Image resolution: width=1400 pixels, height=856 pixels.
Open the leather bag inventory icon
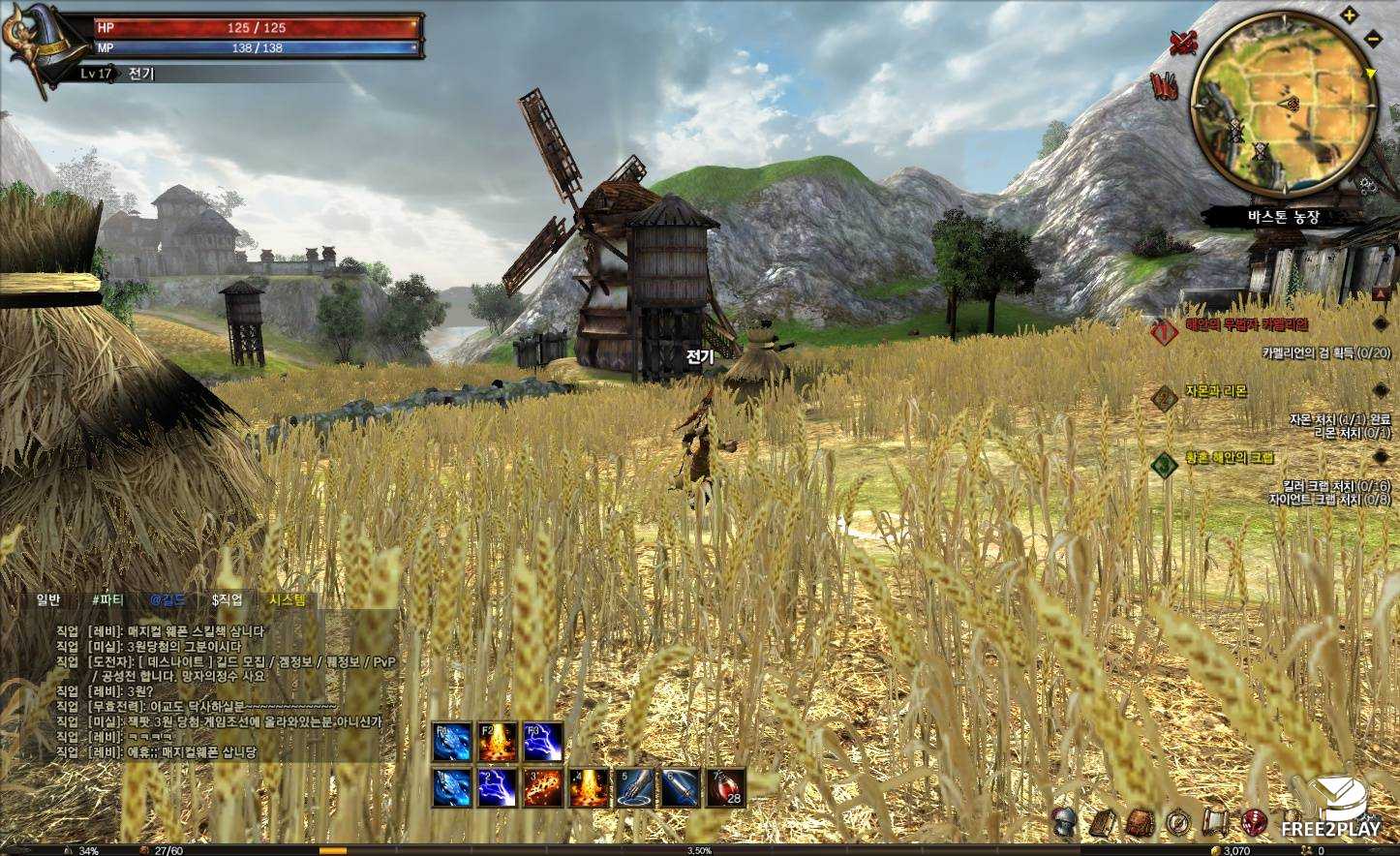[1140, 823]
